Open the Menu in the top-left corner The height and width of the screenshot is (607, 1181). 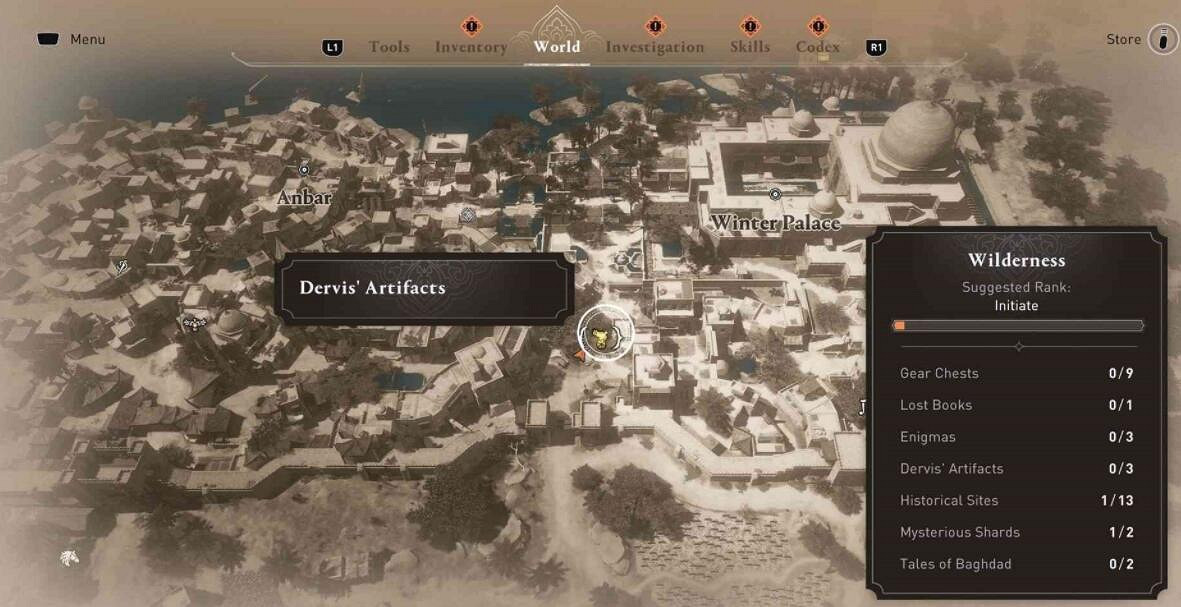click(71, 40)
